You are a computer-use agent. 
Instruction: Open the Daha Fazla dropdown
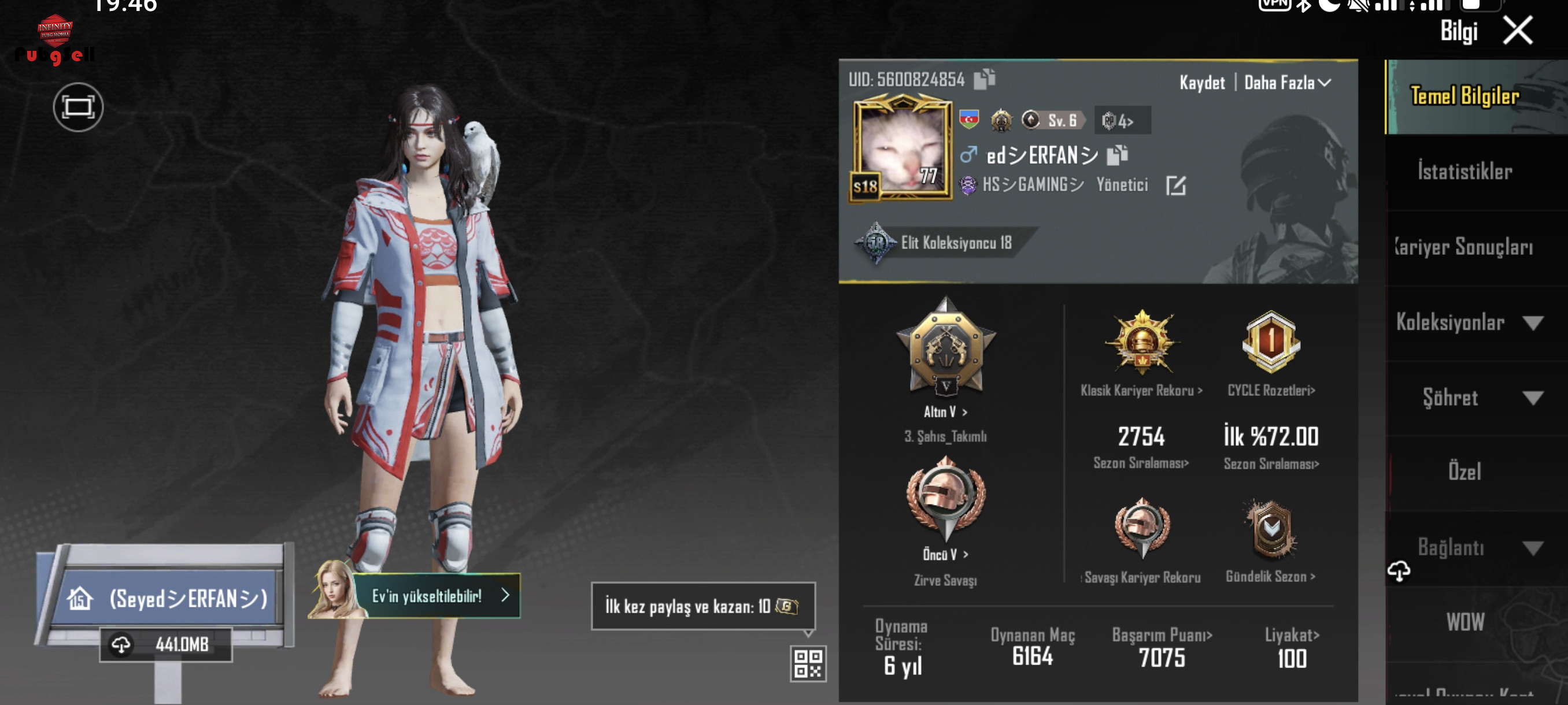[1287, 83]
